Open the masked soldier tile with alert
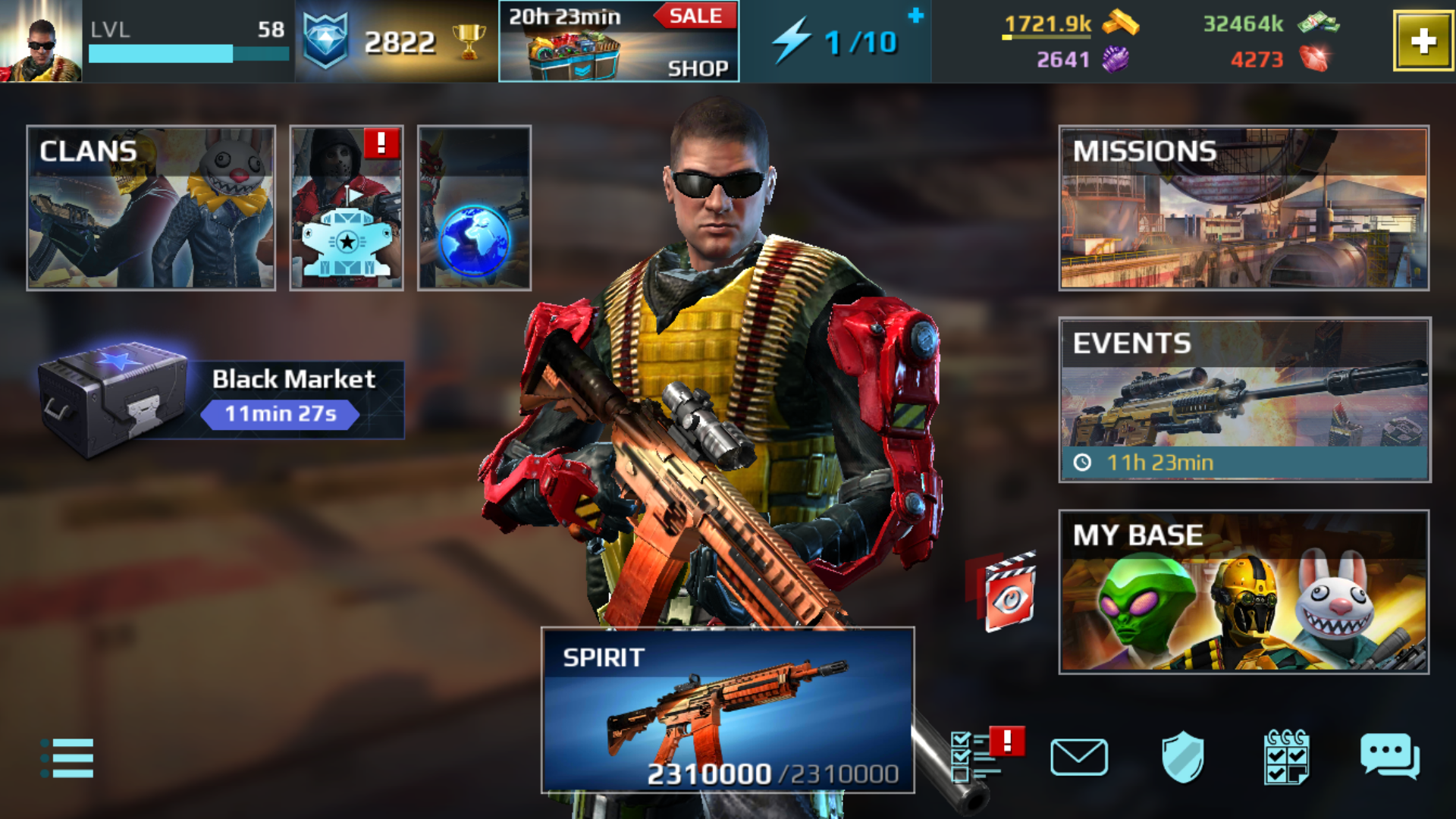This screenshot has width=1456, height=819. 346,208
